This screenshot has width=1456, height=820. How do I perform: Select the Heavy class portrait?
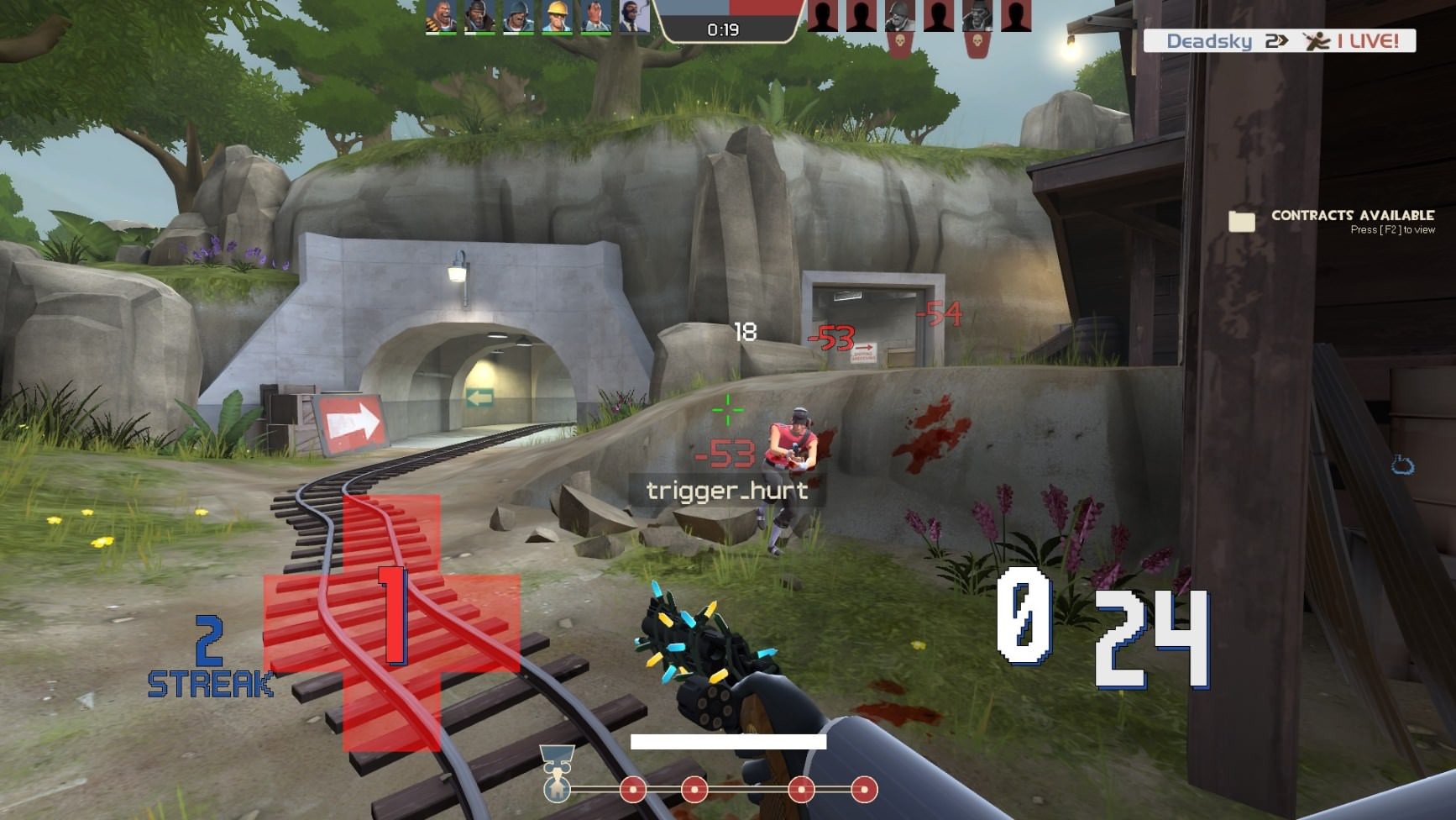click(x=439, y=14)
